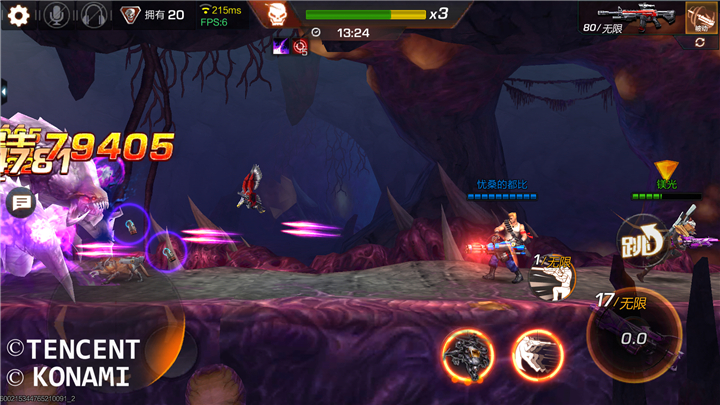Viewport: 720px width, 405px height.
Task: Activate the mech drone summon skill
Action: (467, 355)
